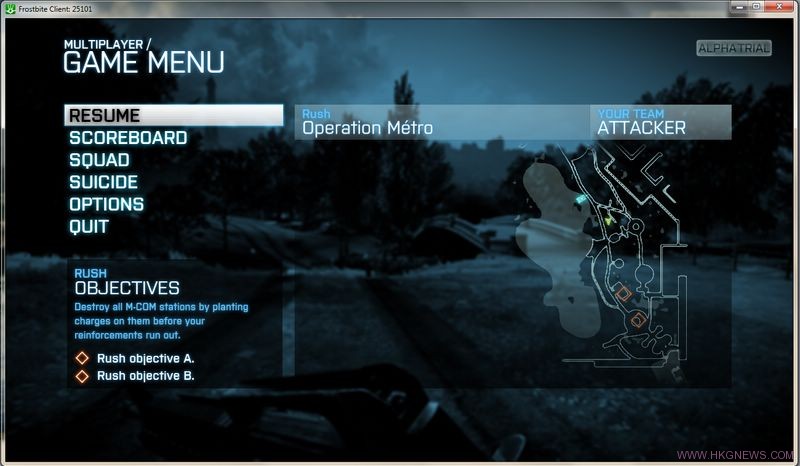Screen dimensions: 800x466
Task: Quit the multiplayer game
Action: click(89, 226)
